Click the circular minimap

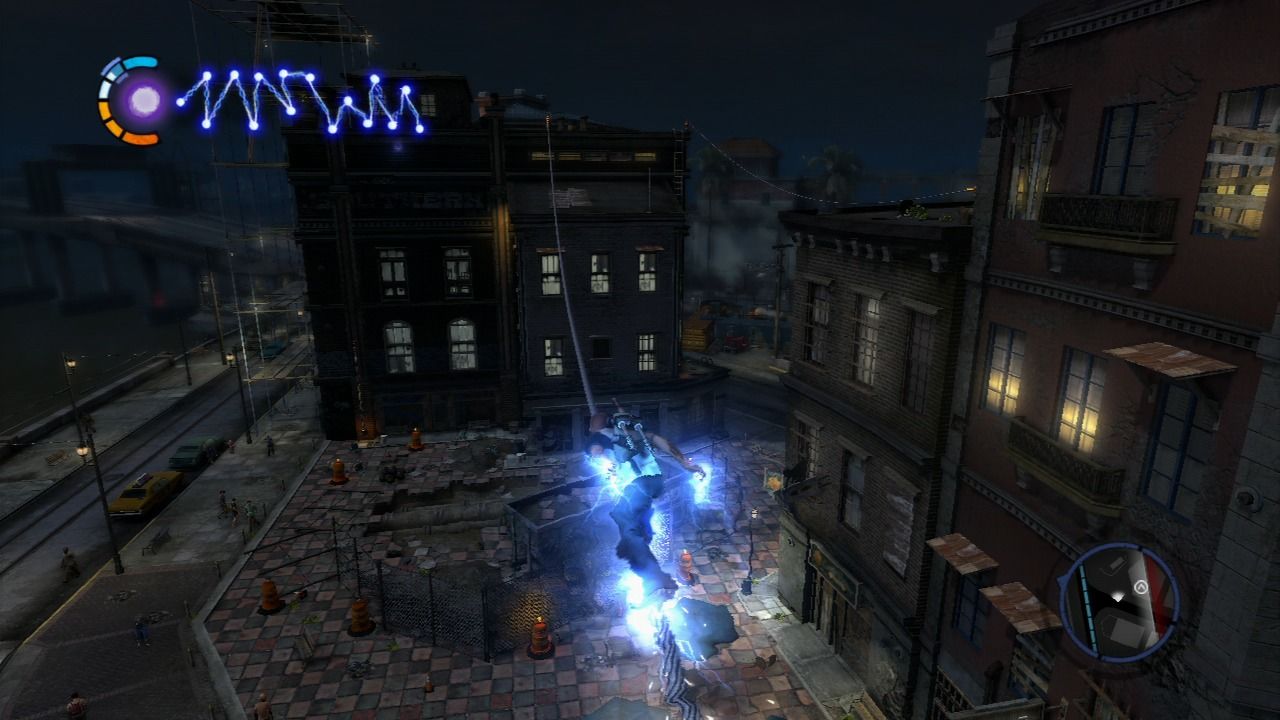[1119, 600]
